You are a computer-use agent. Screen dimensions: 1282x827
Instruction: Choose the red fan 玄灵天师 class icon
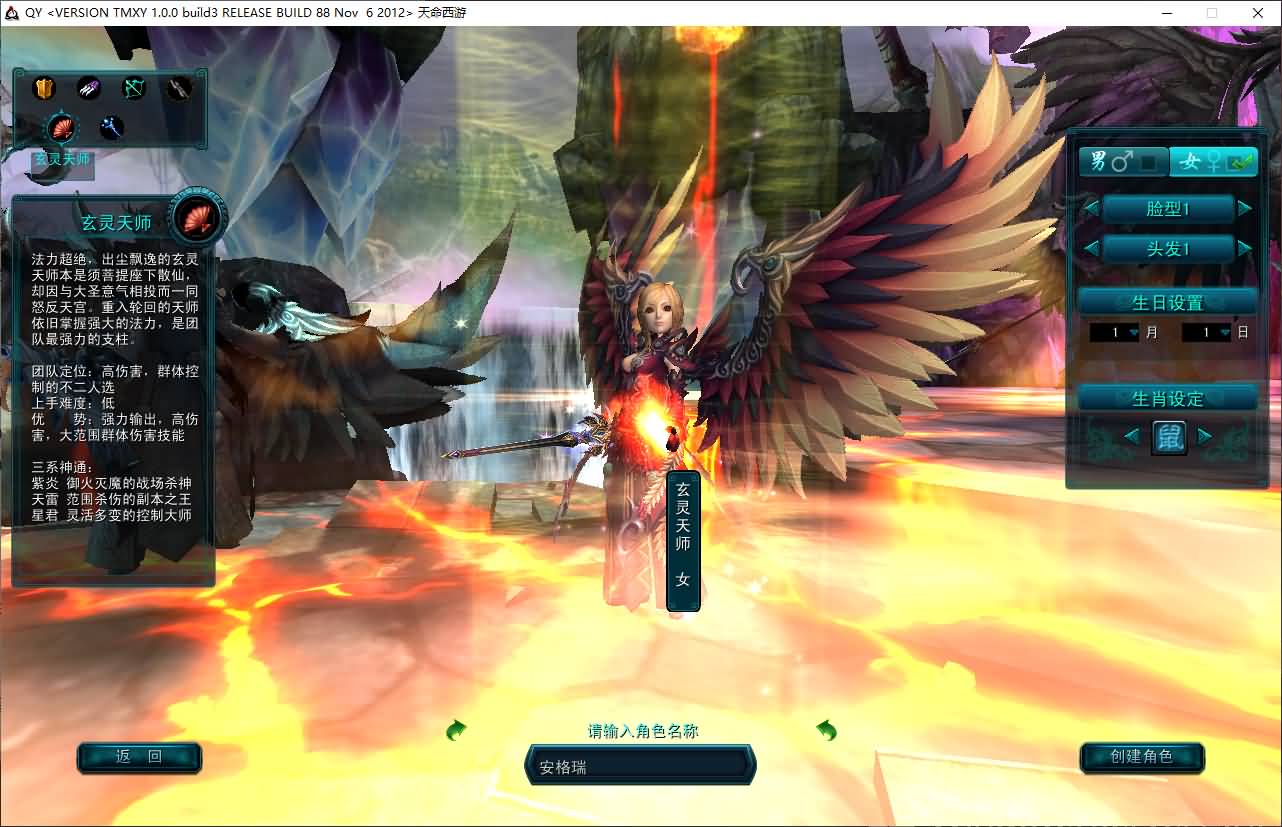click(64, 128)
